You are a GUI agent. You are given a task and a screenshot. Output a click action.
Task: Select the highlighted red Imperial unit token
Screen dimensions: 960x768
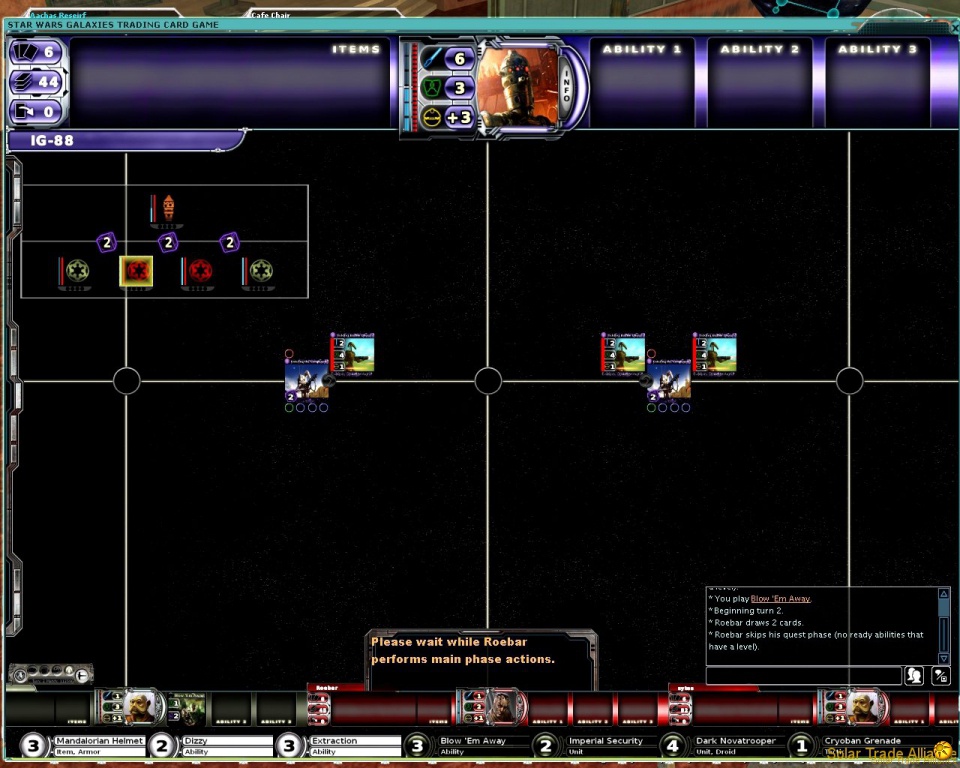point(136,270)
